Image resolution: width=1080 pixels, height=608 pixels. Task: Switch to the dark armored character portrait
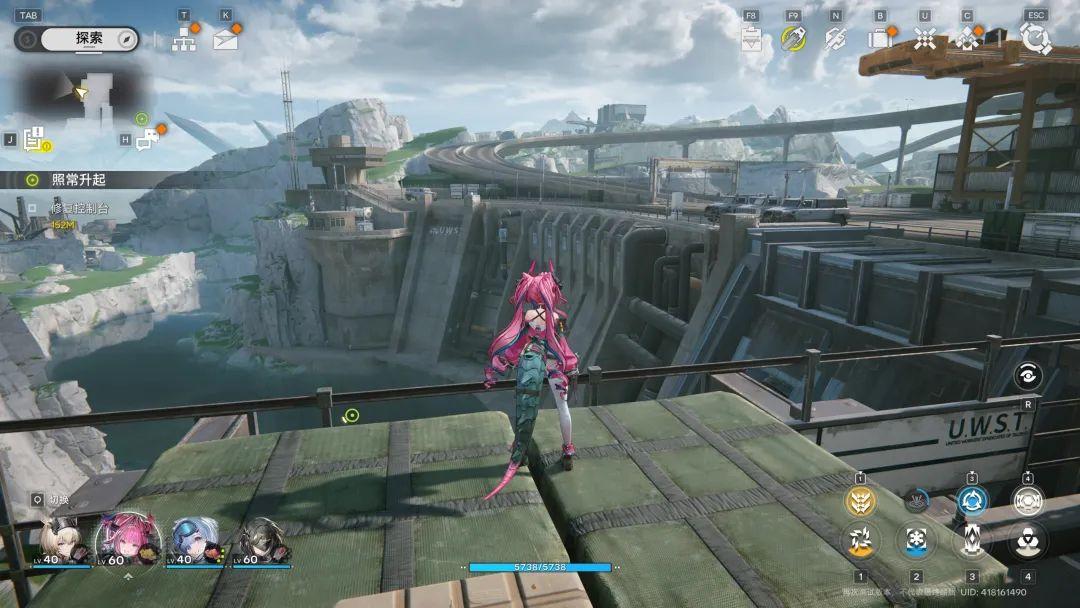[x=258, y=541]
